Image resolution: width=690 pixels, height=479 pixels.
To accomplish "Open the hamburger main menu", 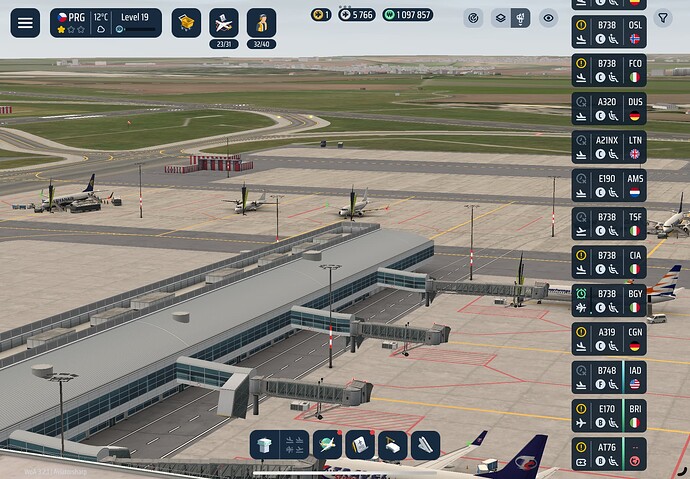I will pos(25,23).
